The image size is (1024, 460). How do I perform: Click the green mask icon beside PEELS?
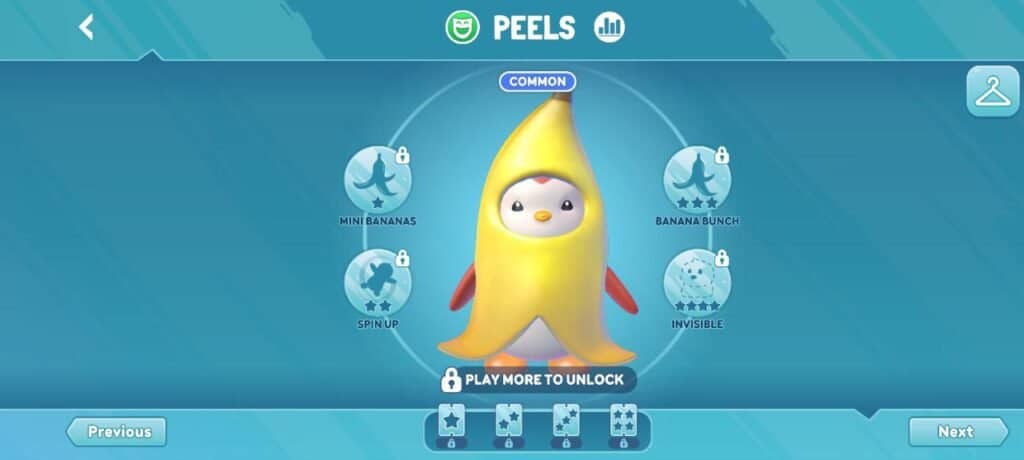coord(462,28)
